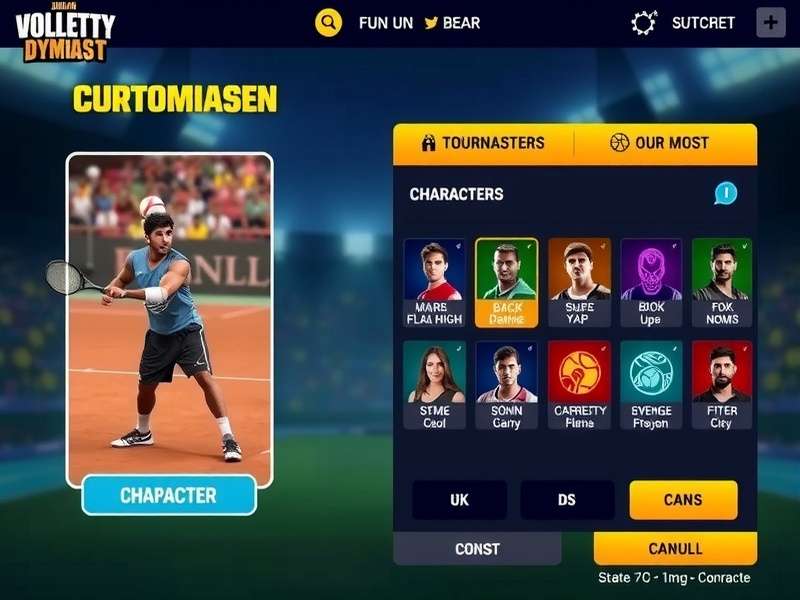Select the FOX NOMS character card
This screenshot has width=800, height=600.
click(x=722, y=282)
